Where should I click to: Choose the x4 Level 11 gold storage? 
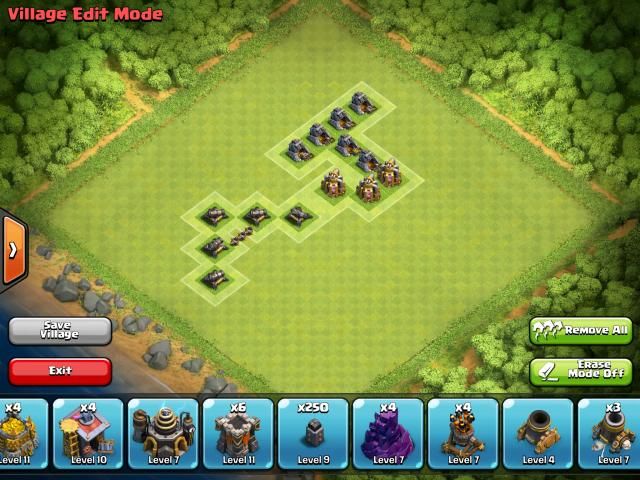coord(20,433)
